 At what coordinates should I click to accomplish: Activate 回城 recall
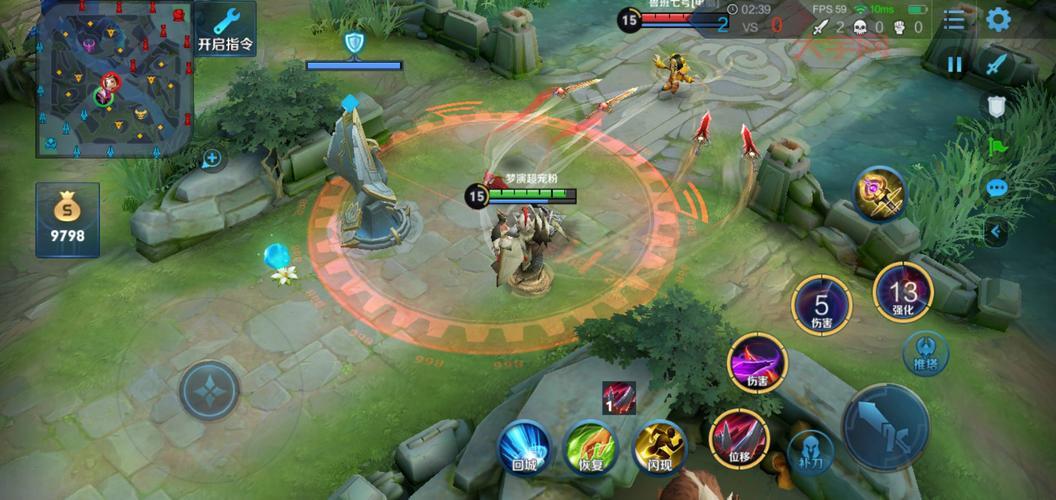[x=525, y=445]
